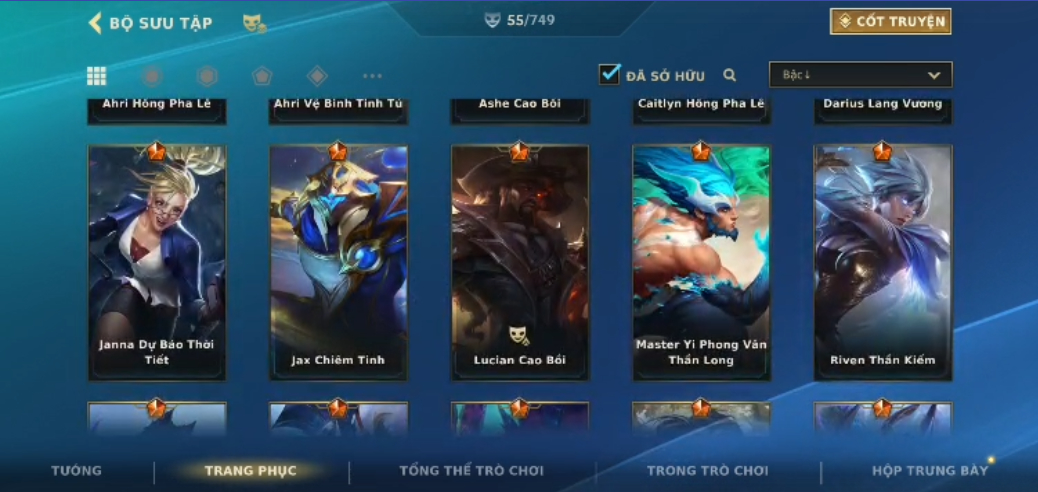
Task: Open the Bậc sort dropdown
Action: pyautogui.click(x=860, y=75)
